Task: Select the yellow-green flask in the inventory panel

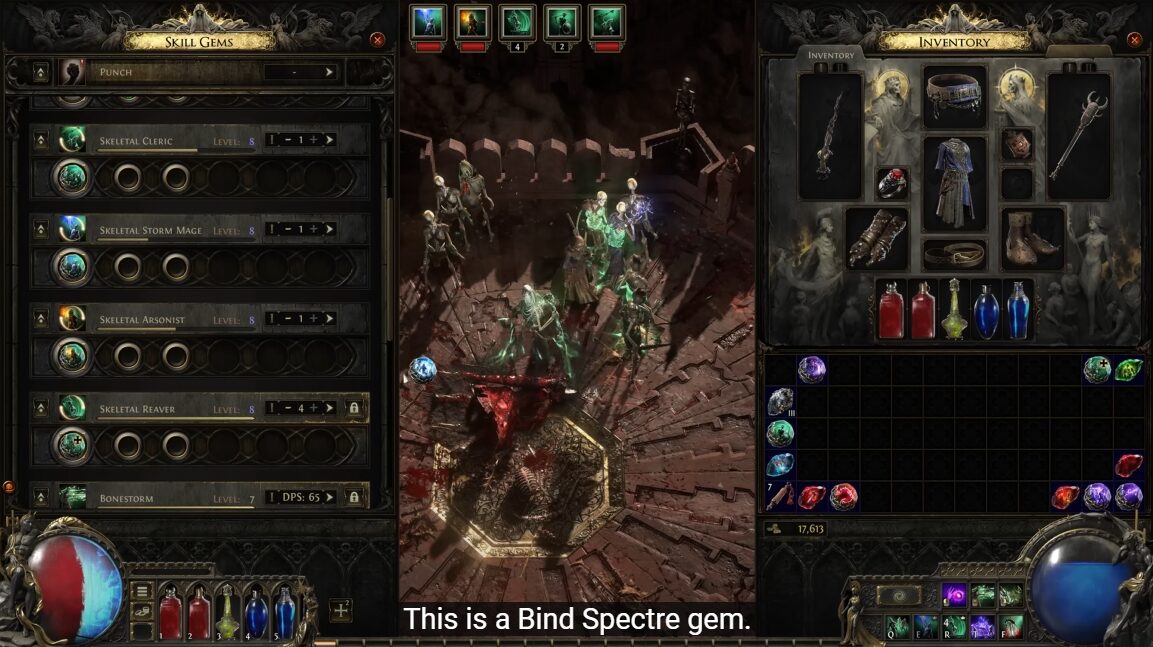Action: coord(955,309)
